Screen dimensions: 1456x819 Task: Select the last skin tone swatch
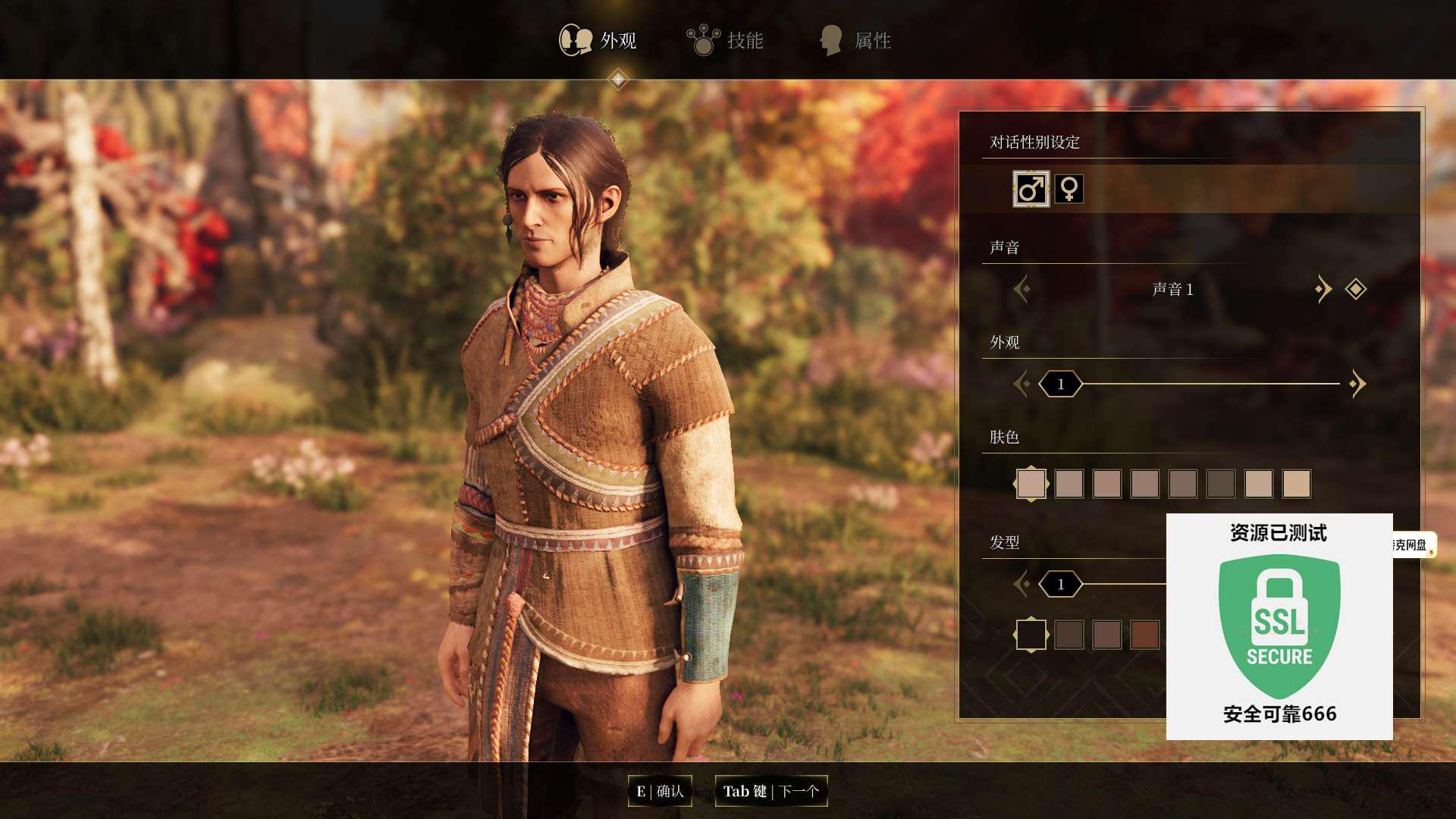tap(1296, 484)
